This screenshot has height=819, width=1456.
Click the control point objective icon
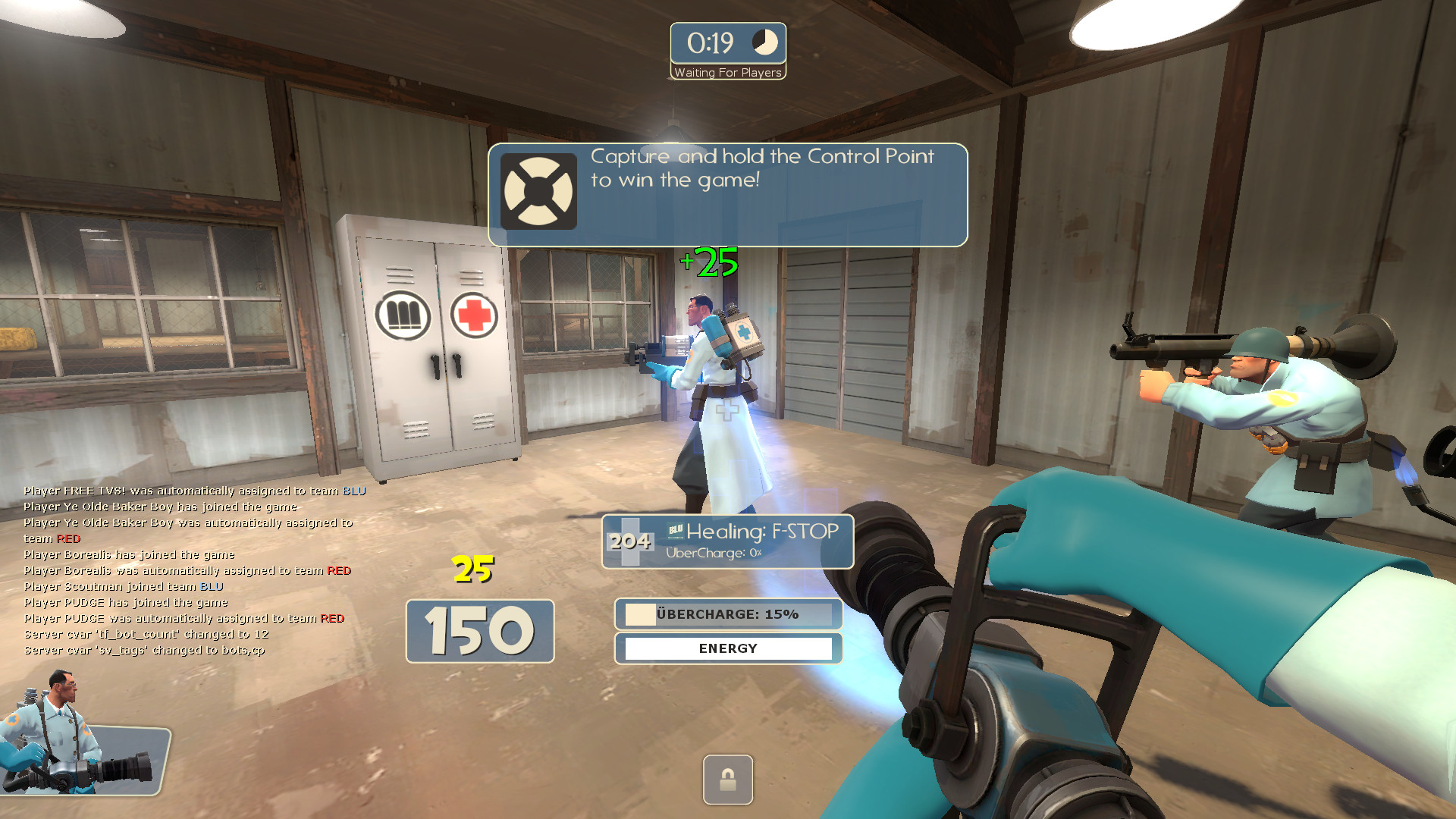[539, 190]
